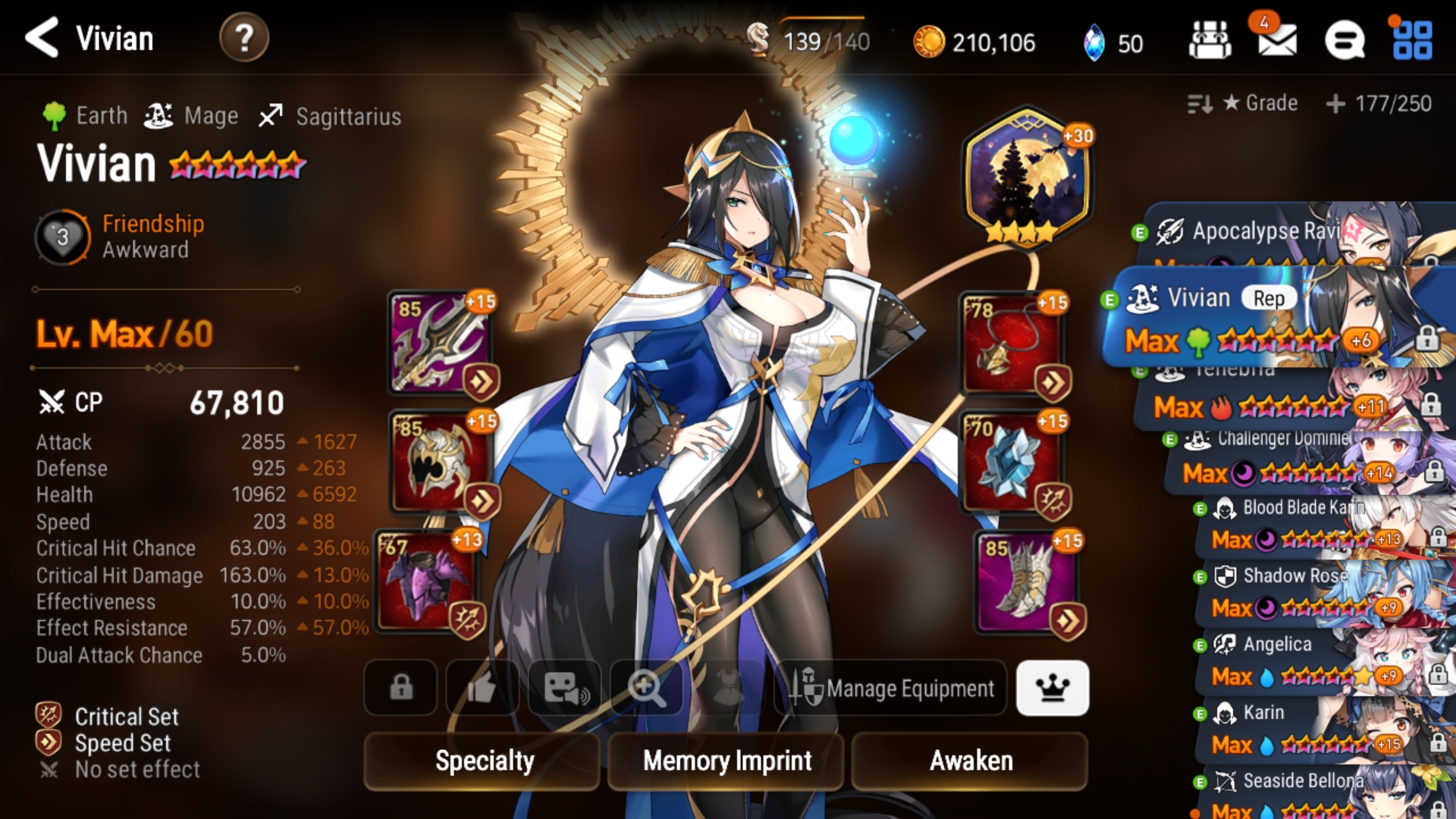1456x819 pixels.
Task: Go back from Vivian's hero screen
Action: (42, 38)
